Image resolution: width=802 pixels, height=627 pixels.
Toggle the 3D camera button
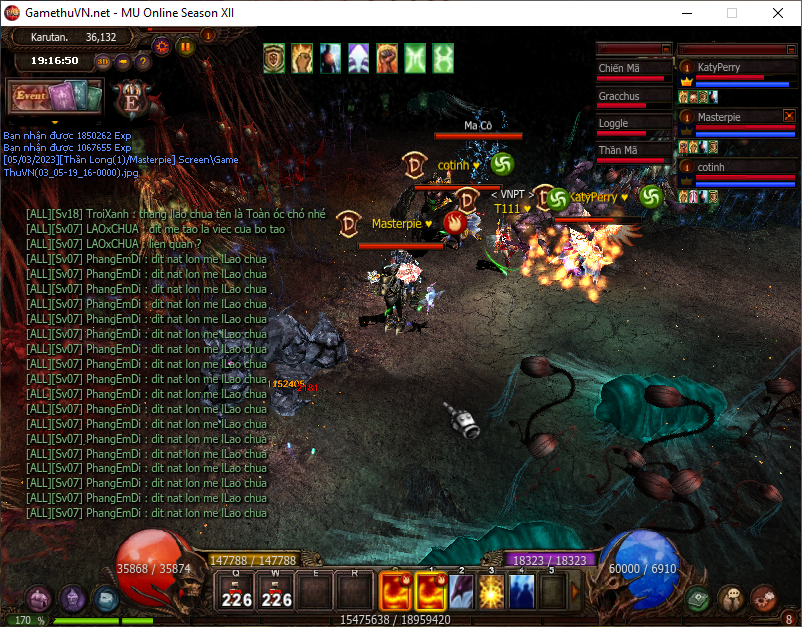tap(103, 61)
